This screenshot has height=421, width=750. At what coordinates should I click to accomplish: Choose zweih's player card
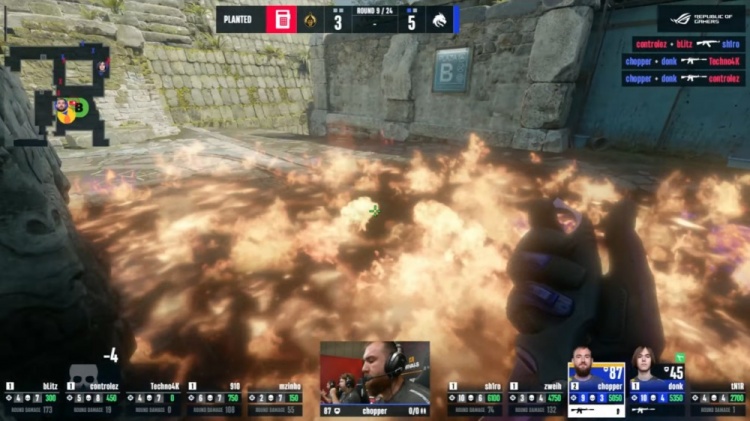(x=536, y=397)
